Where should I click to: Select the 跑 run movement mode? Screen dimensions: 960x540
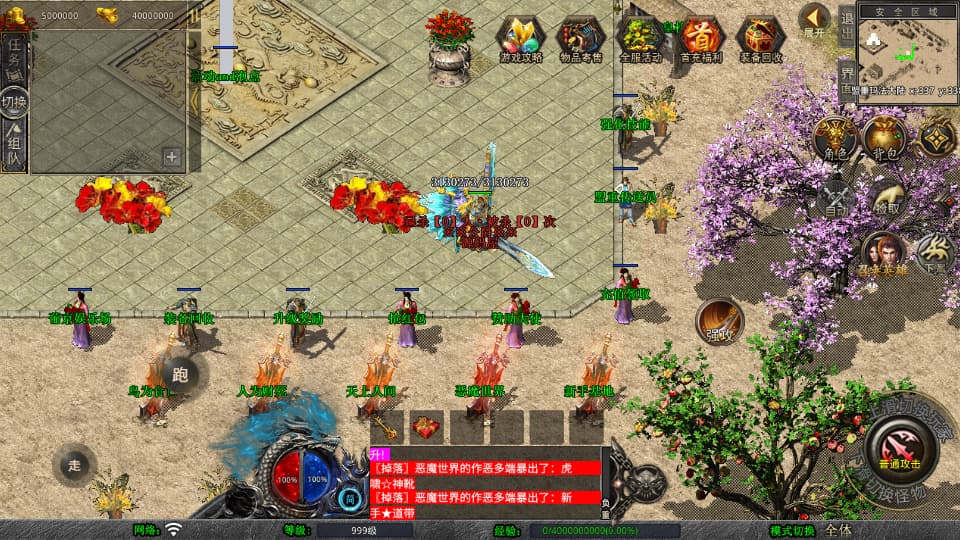181,375
